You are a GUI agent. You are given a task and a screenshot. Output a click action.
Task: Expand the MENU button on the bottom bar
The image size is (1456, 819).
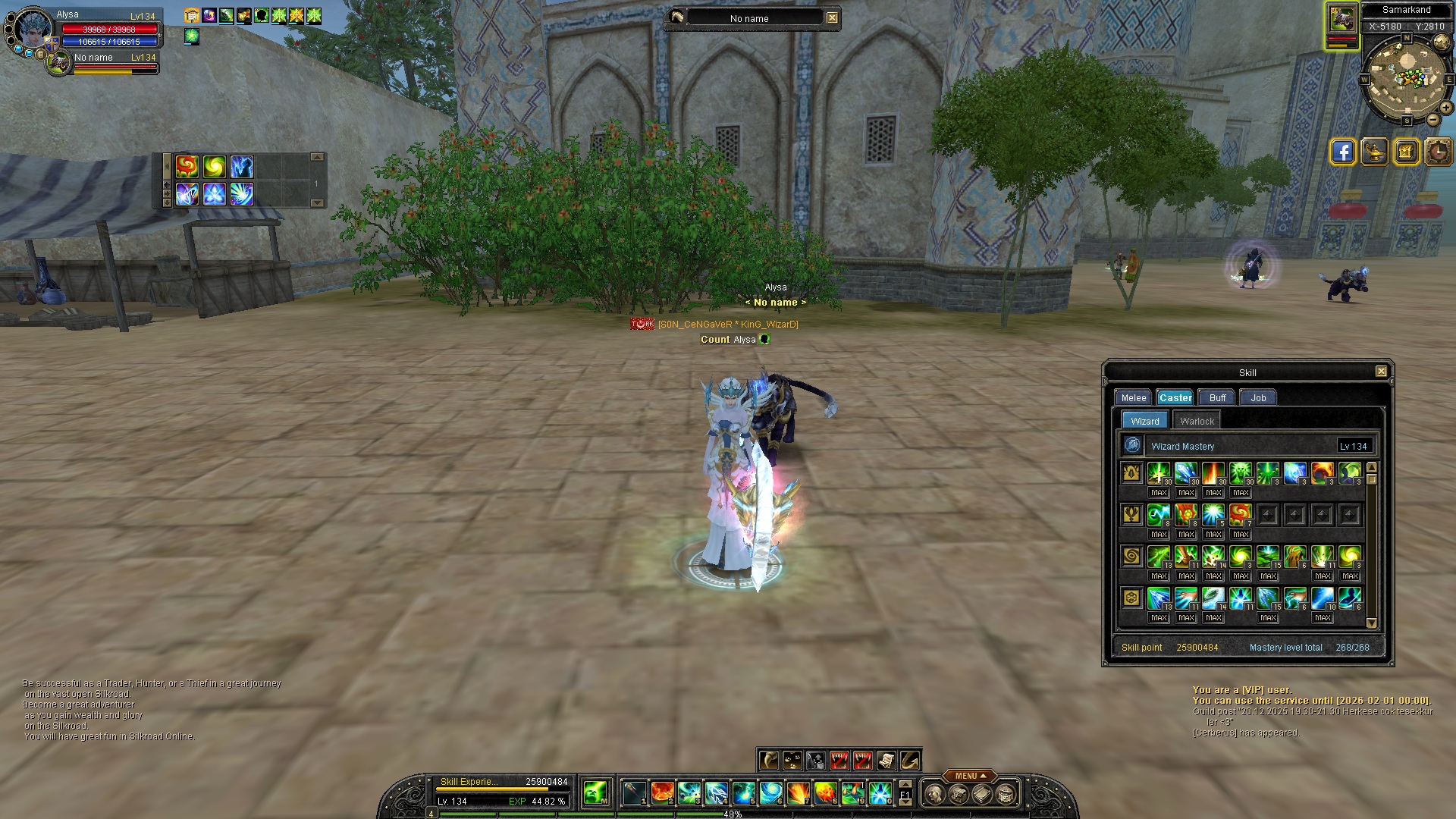click(x=970, y=776)
